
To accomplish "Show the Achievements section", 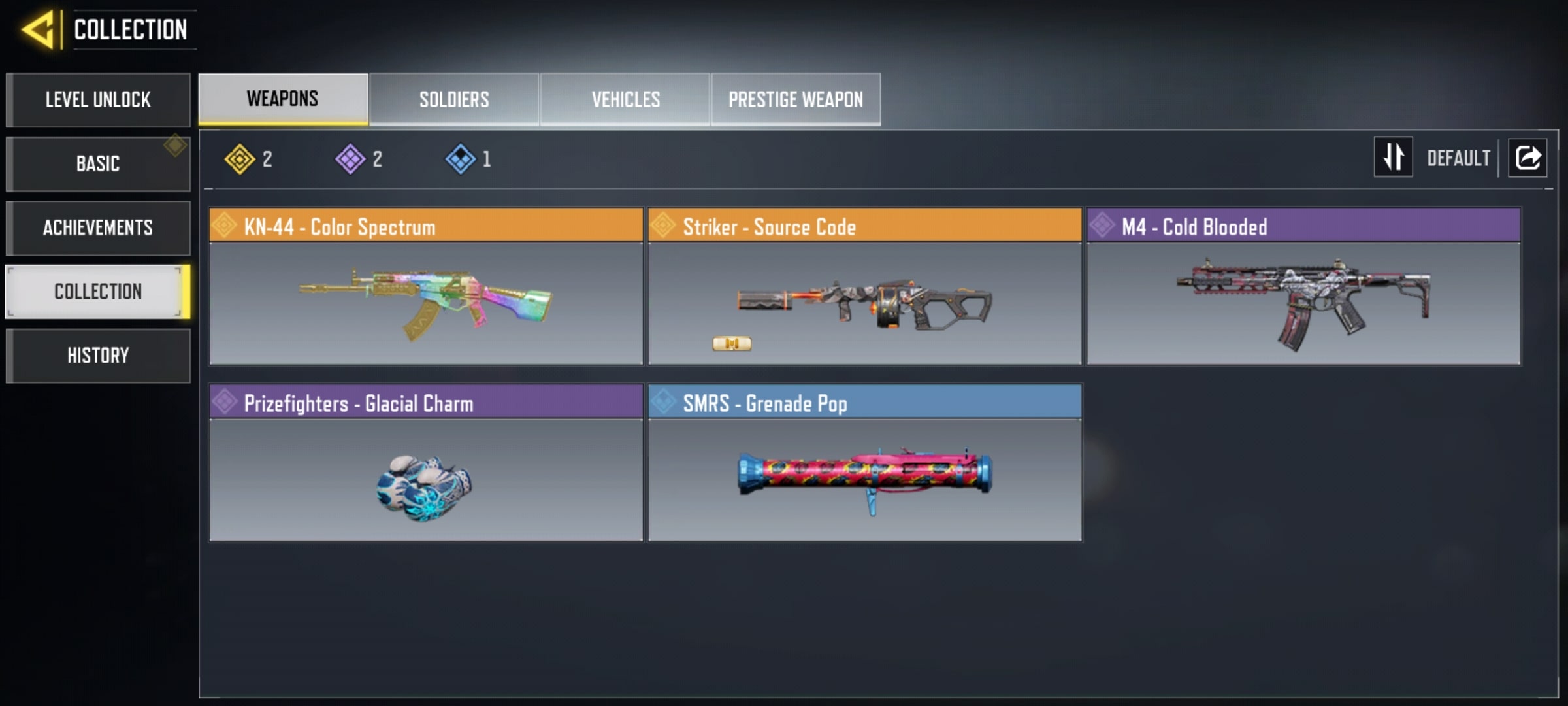I will [x=98, y=227].
